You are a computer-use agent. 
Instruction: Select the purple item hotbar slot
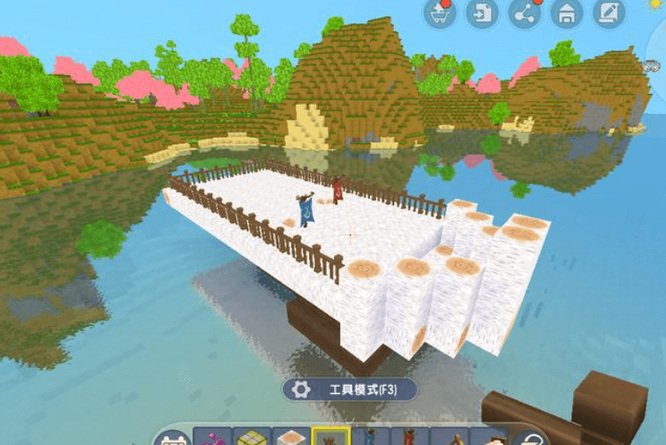click(212, 438)
